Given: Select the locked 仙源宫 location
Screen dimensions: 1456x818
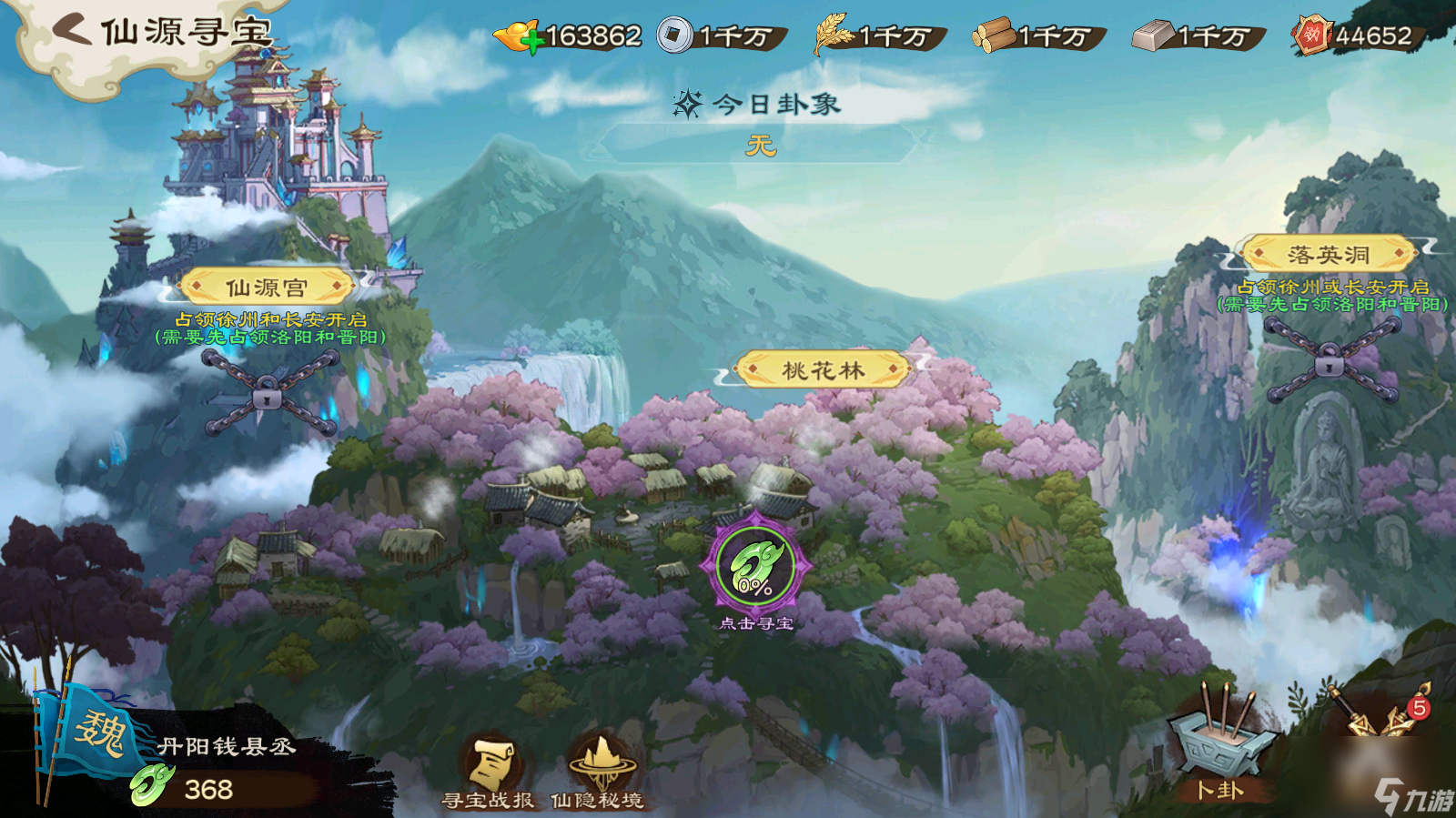Looking at the screenshot, I should pyautogui.click(x=267, y=288).
